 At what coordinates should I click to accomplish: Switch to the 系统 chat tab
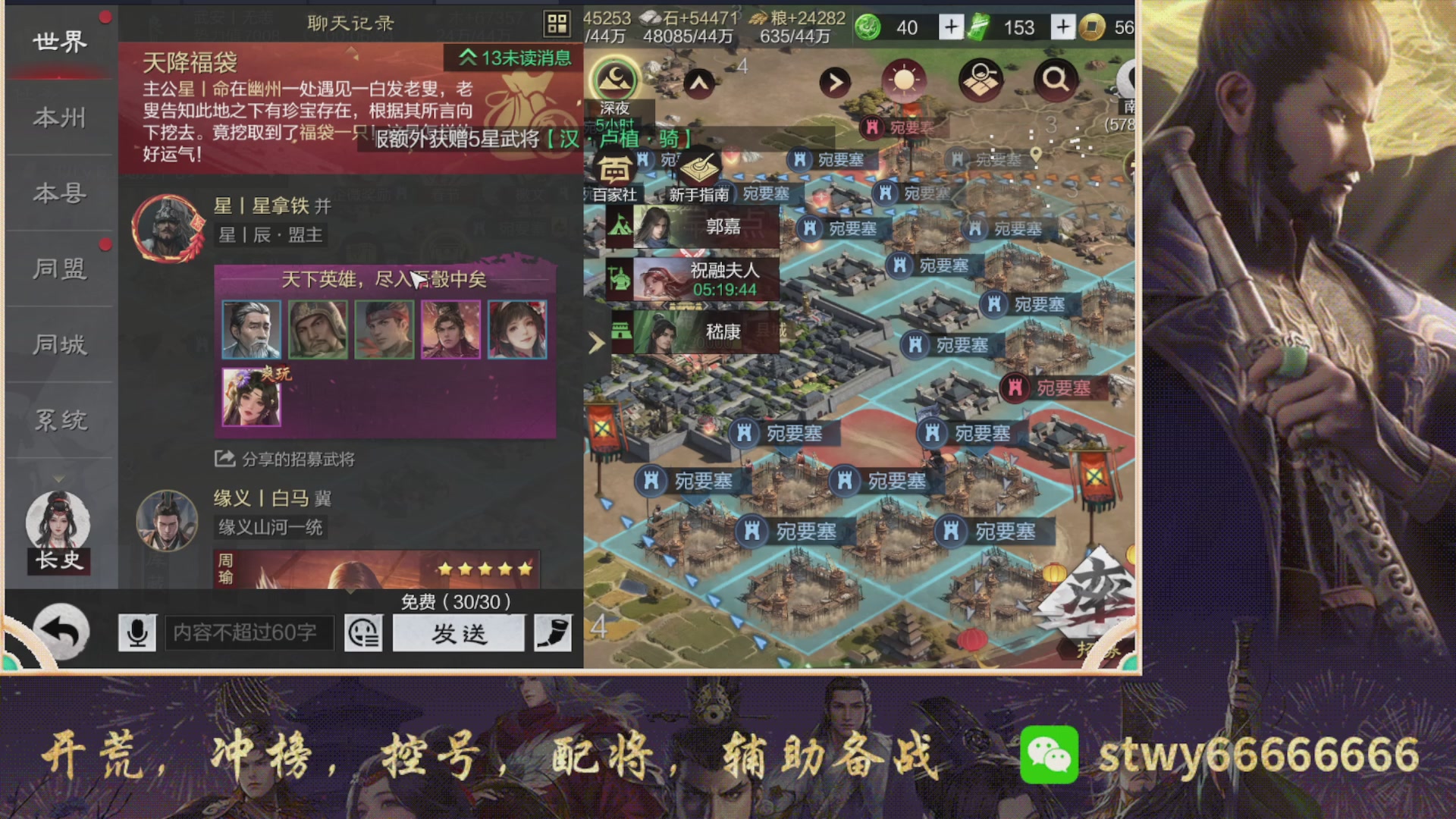(59, 421)
